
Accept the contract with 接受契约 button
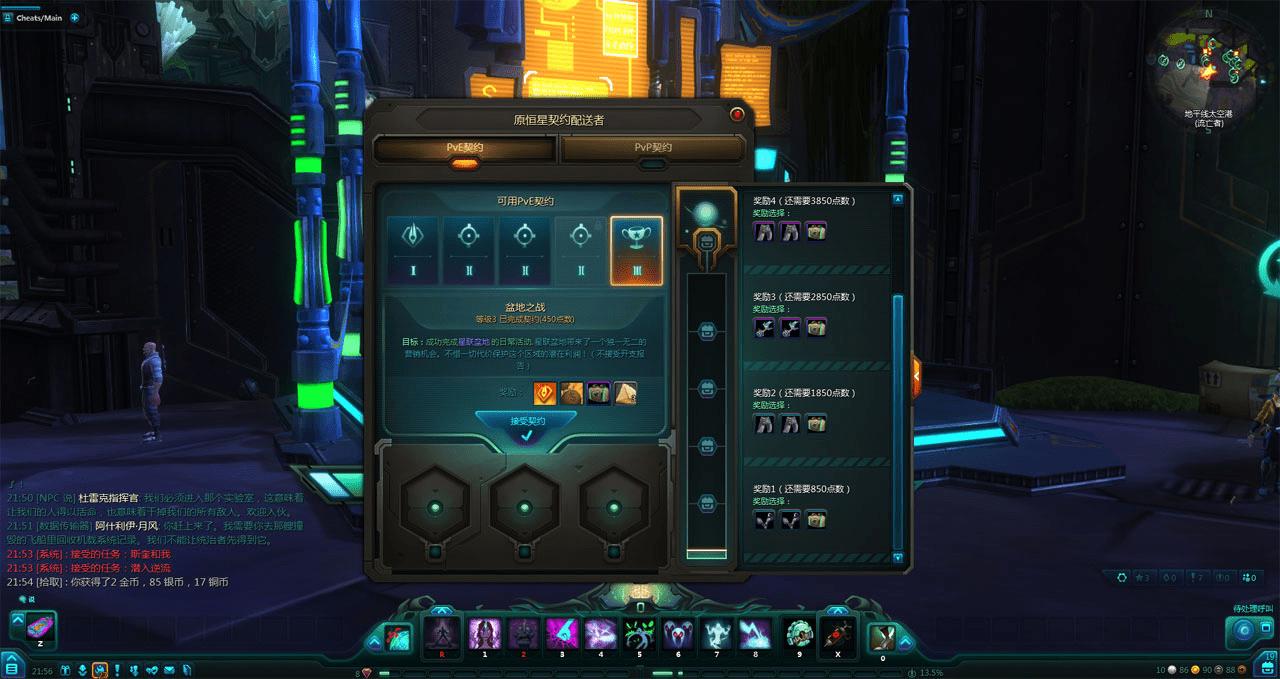(x=526, y=422)
